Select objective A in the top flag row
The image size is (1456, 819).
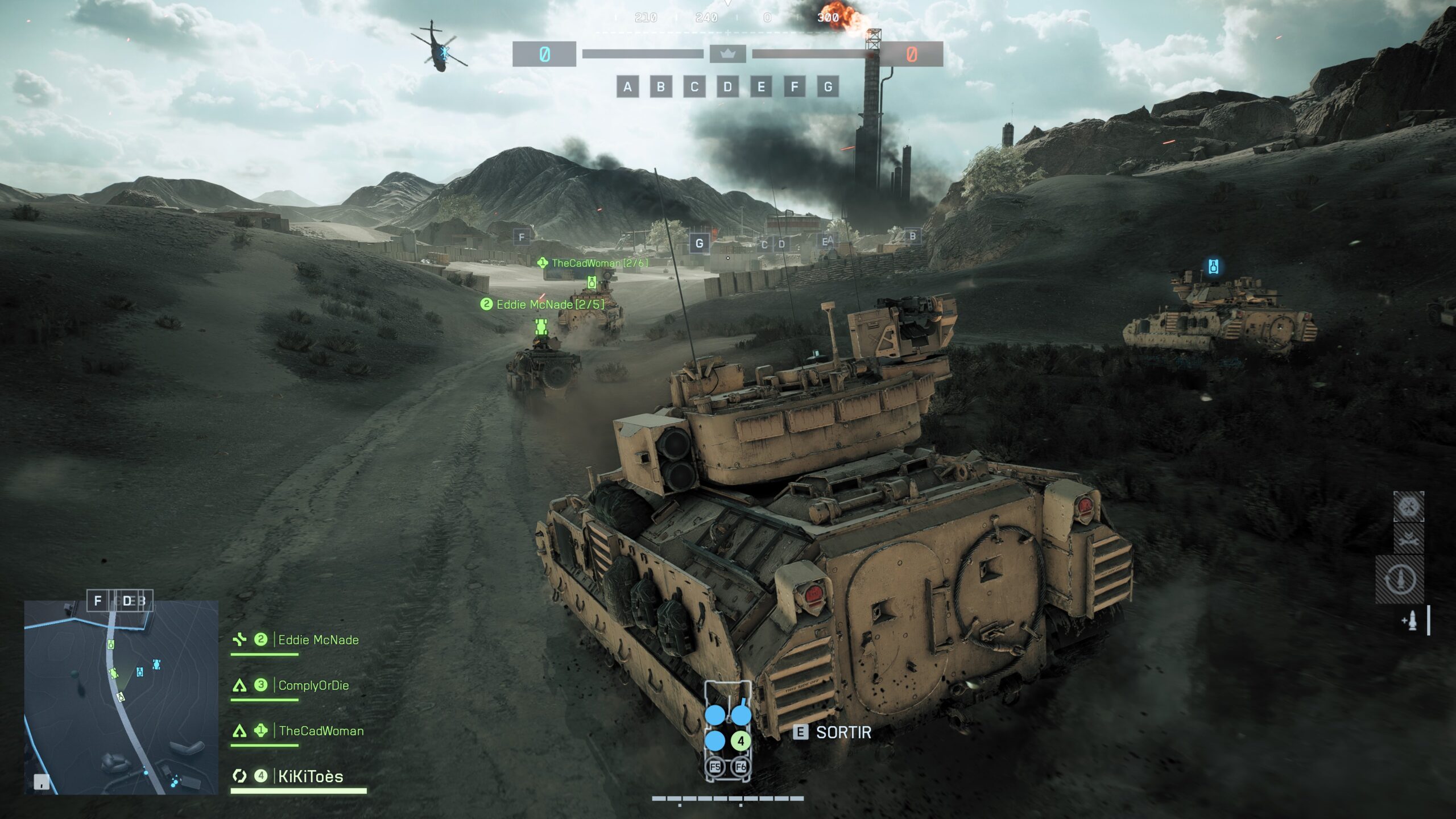(627, 87)
